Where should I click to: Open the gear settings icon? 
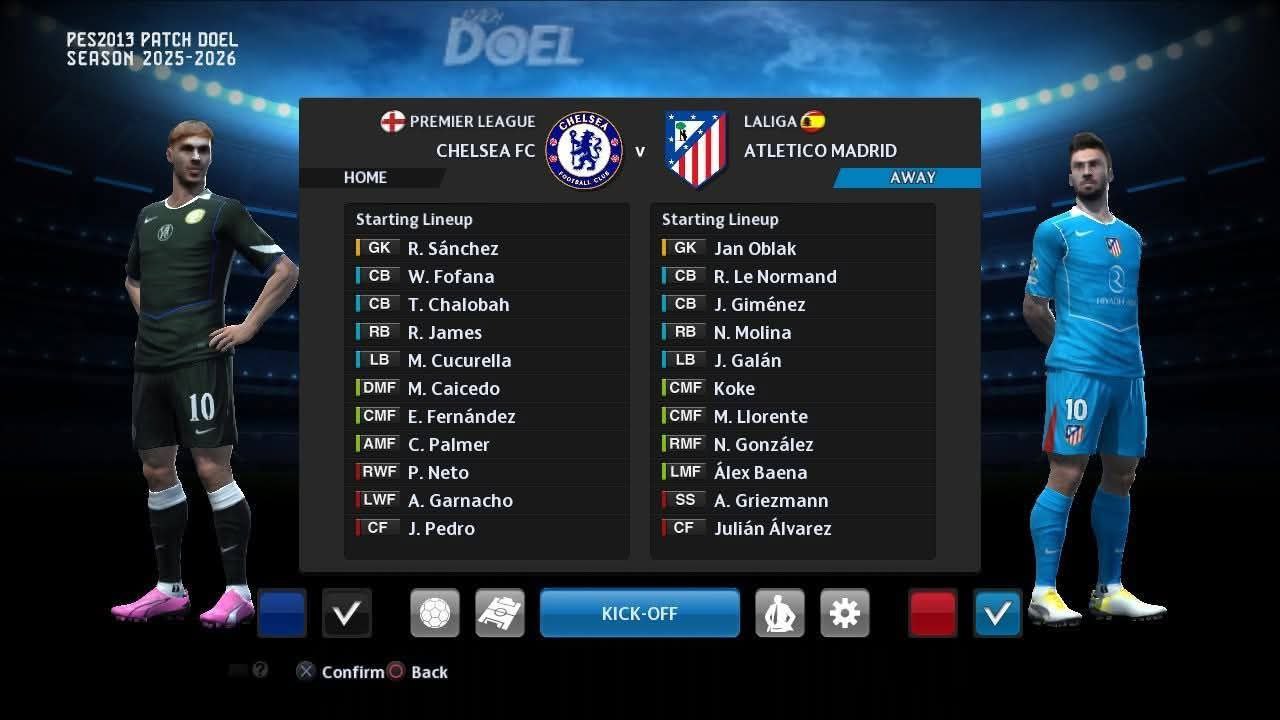tap(845, 613)
